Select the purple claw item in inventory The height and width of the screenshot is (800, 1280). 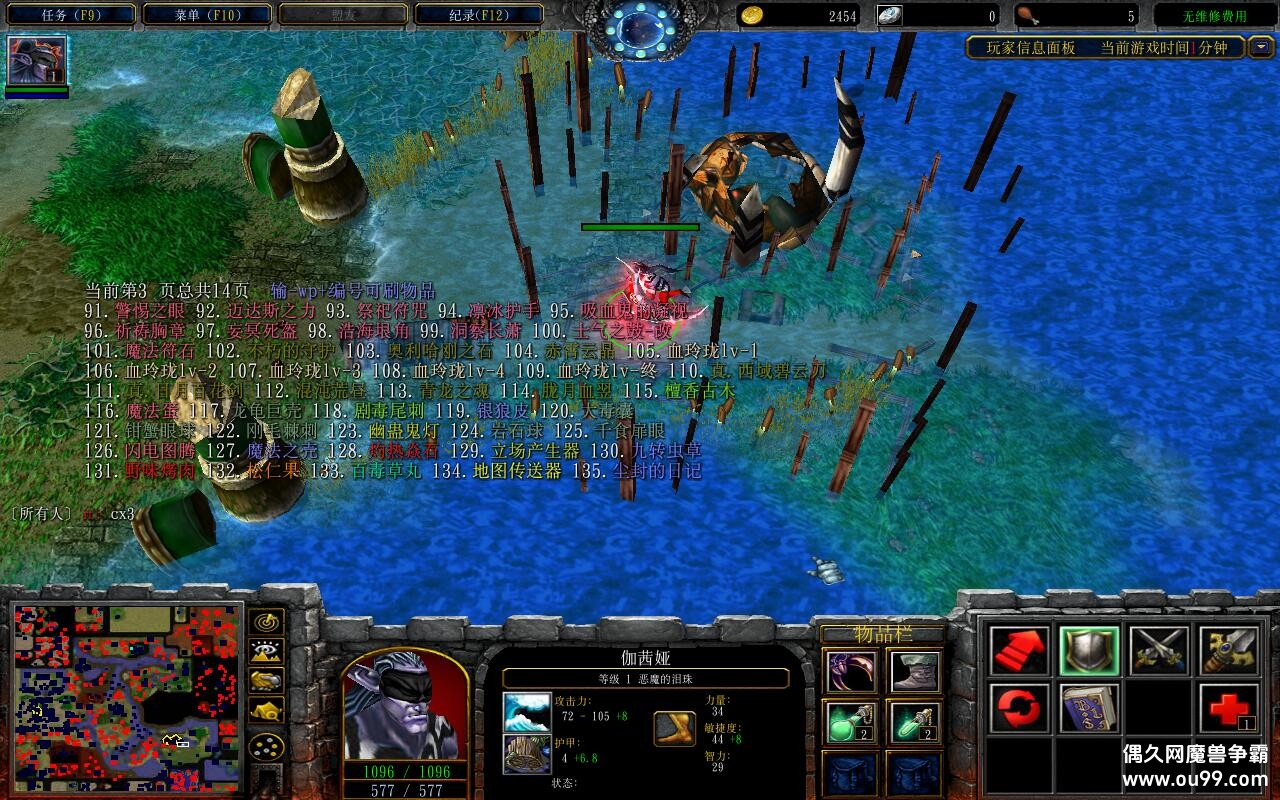(850, 671)
